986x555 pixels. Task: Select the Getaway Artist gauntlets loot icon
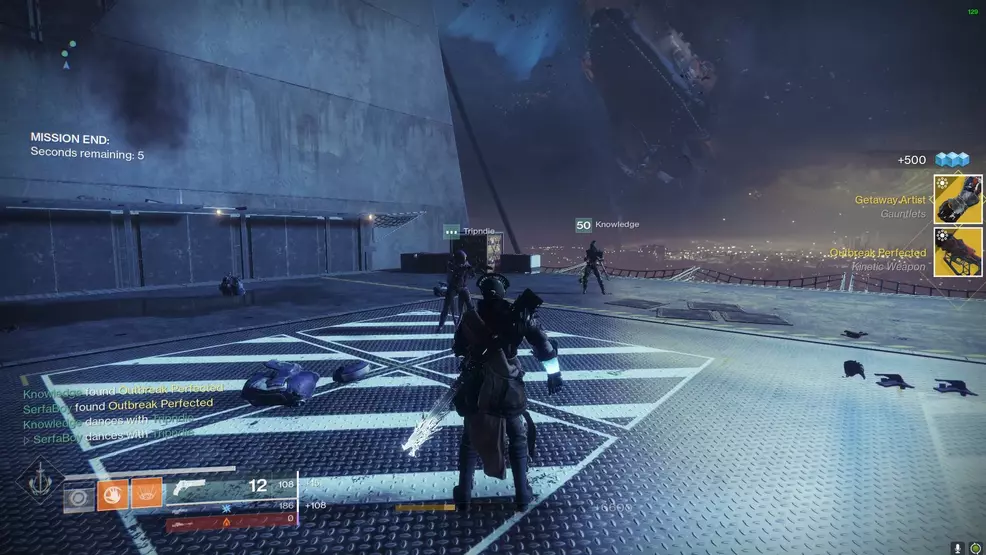957,199
